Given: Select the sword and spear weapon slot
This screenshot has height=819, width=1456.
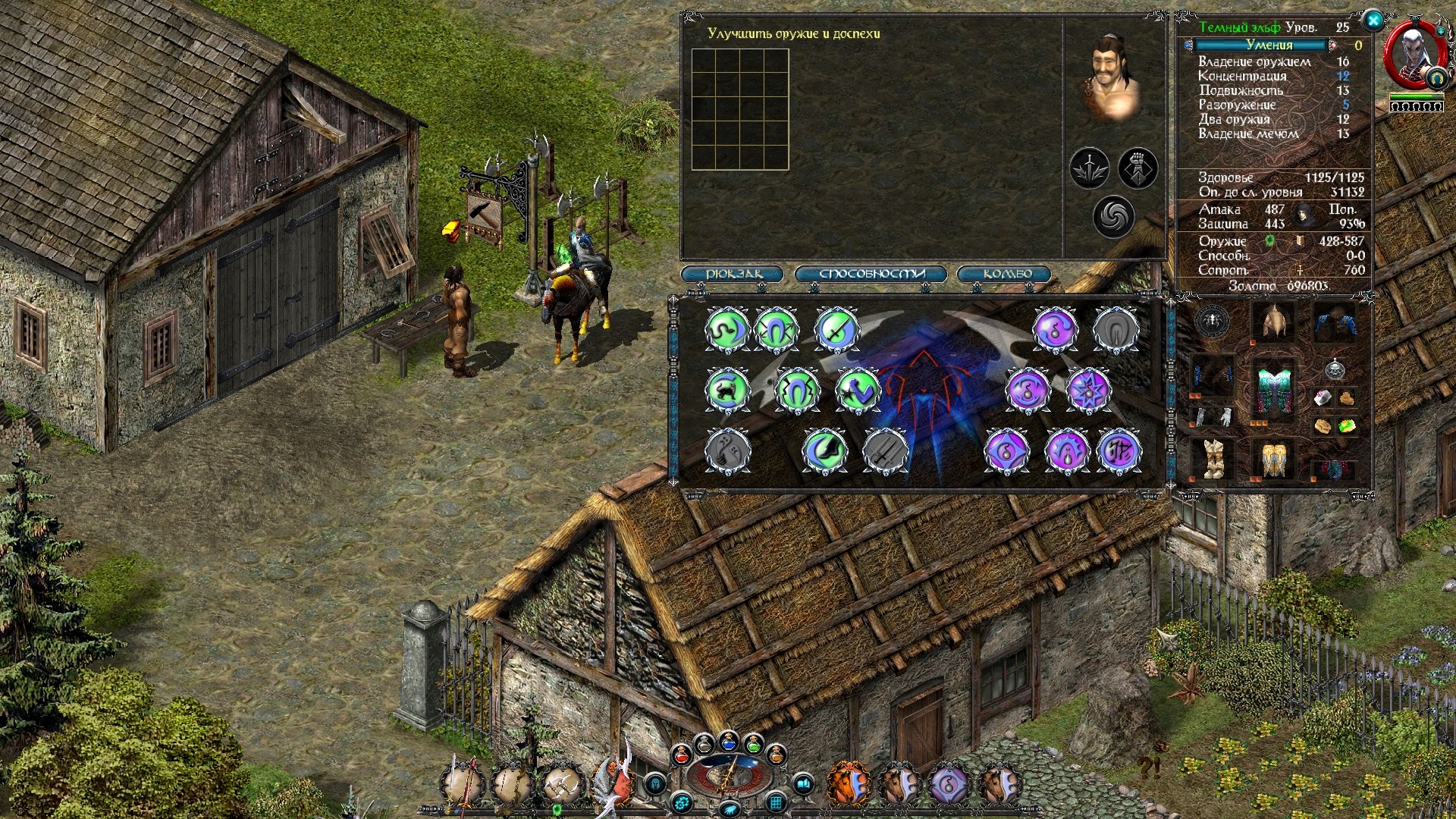Looking at the screenshot, I should coord(463,783).
